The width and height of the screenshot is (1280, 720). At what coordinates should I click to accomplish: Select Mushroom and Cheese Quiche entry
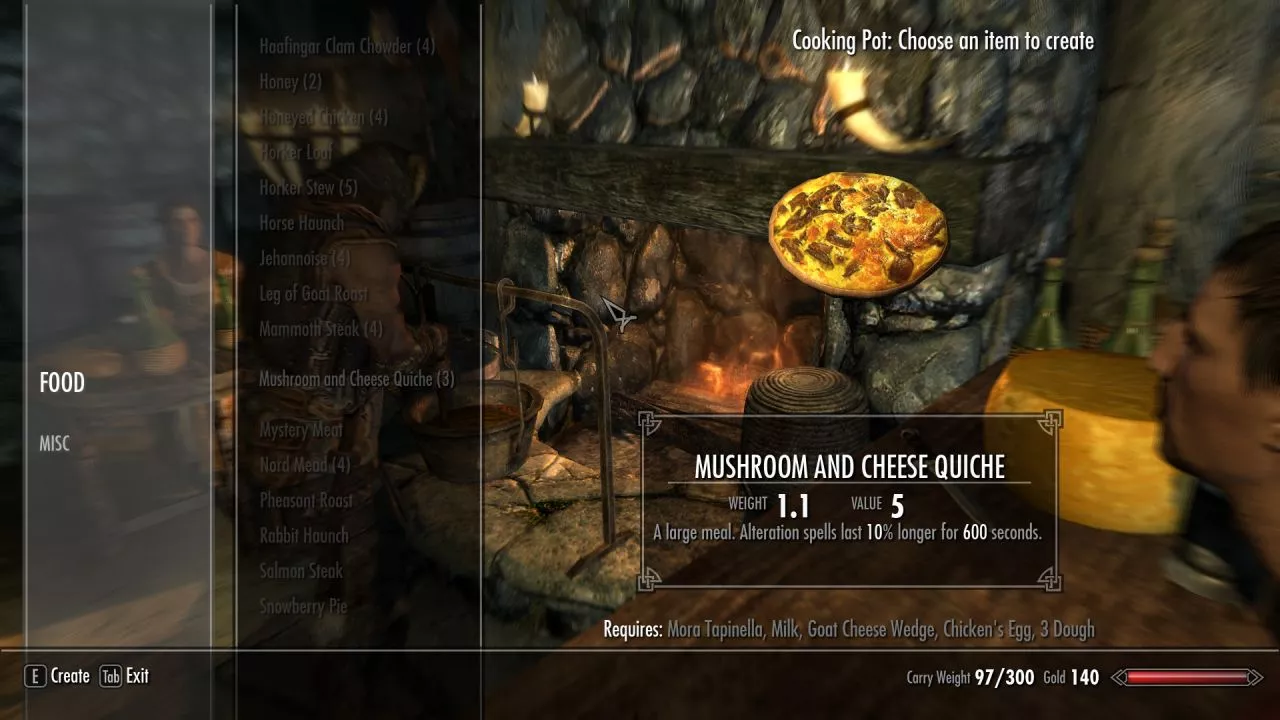[356, 379]
